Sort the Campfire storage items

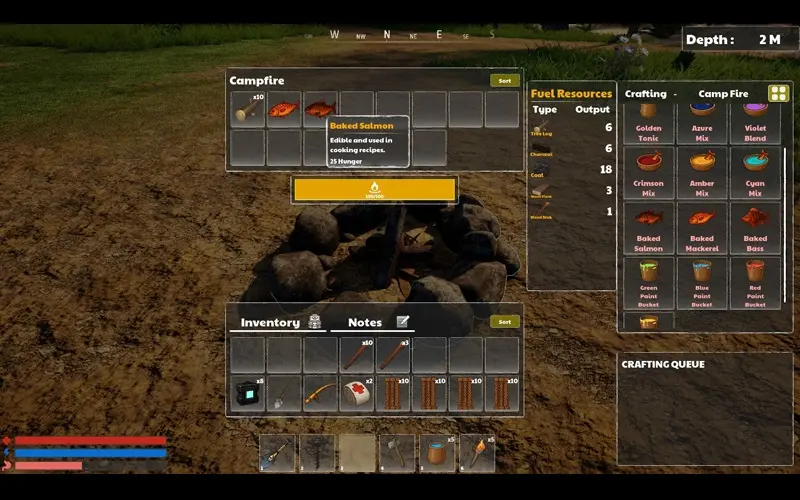point(504,81)
